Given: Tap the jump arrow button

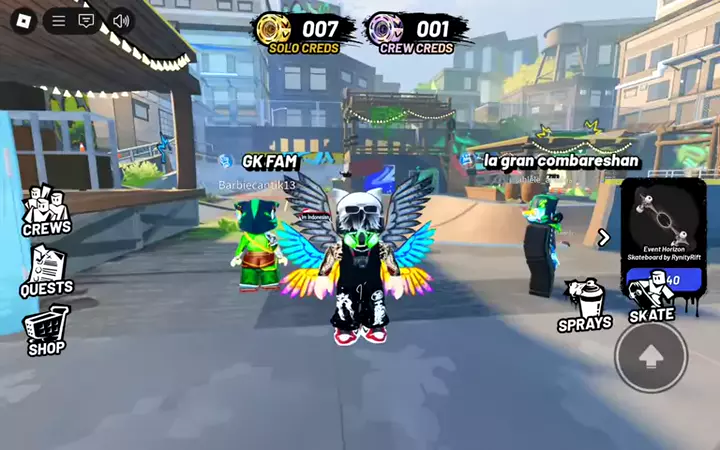Looking at the screenshot, I should click(x=651, y=356).
